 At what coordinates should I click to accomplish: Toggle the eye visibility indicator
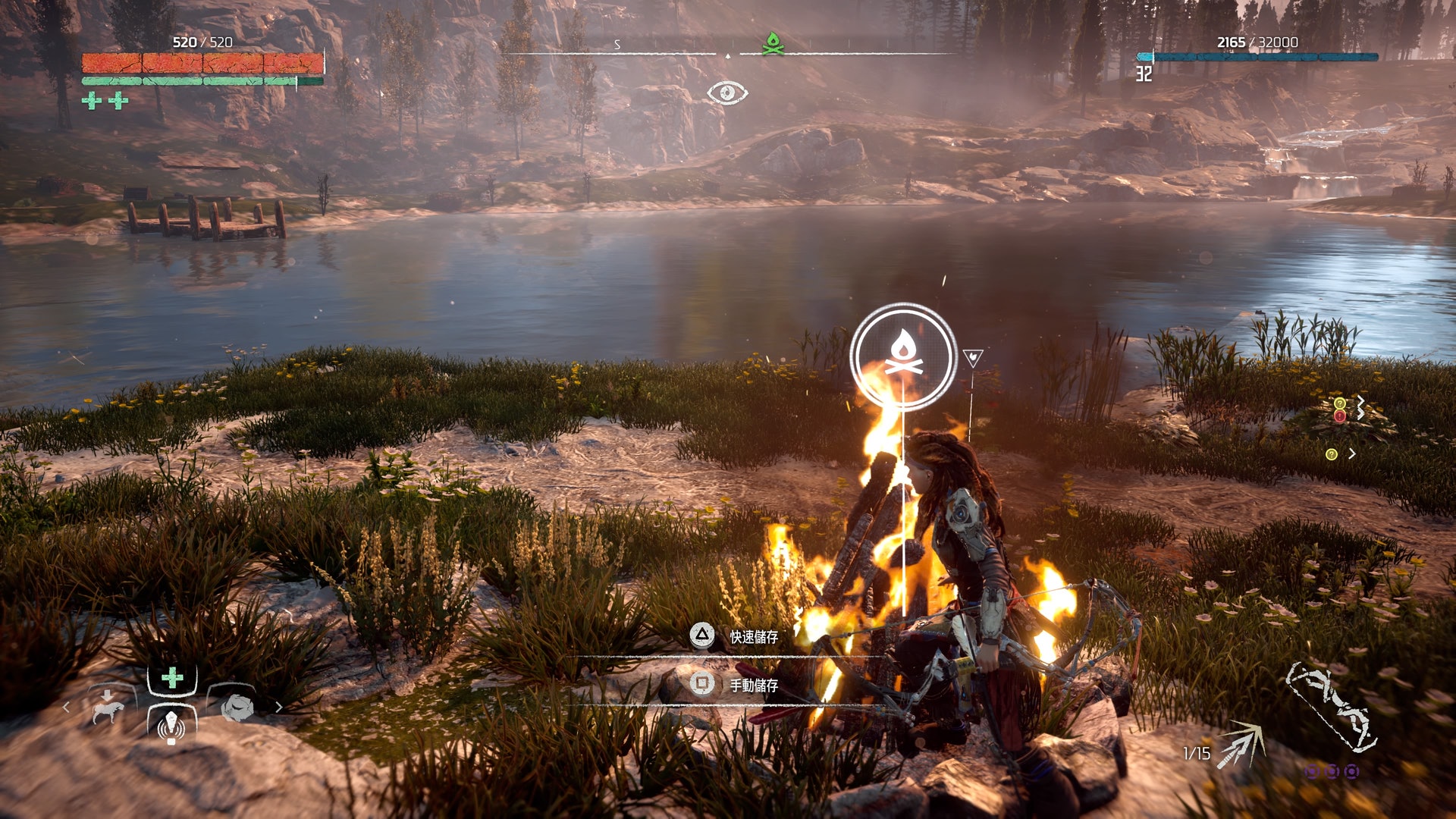727,93
